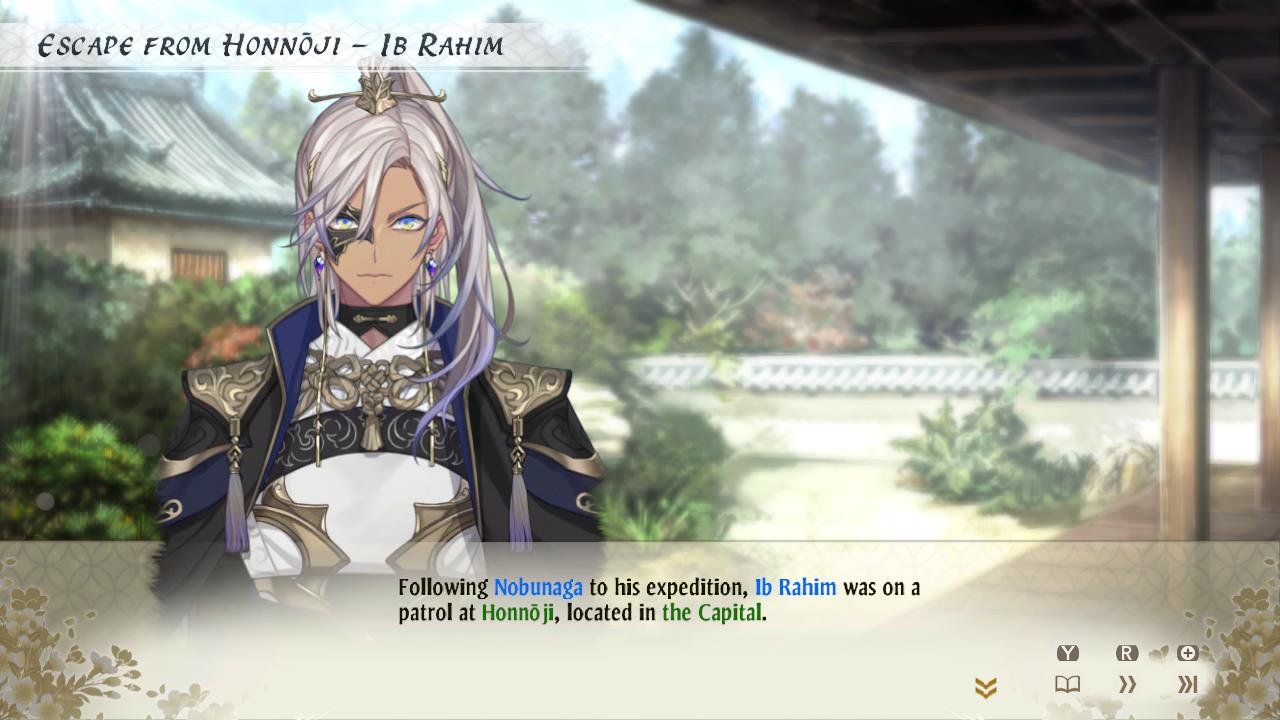Viewport: 1280px width, 720px height.
Task: Click the Escape from Honnōji title banner
Action: [x=190, y=43]
